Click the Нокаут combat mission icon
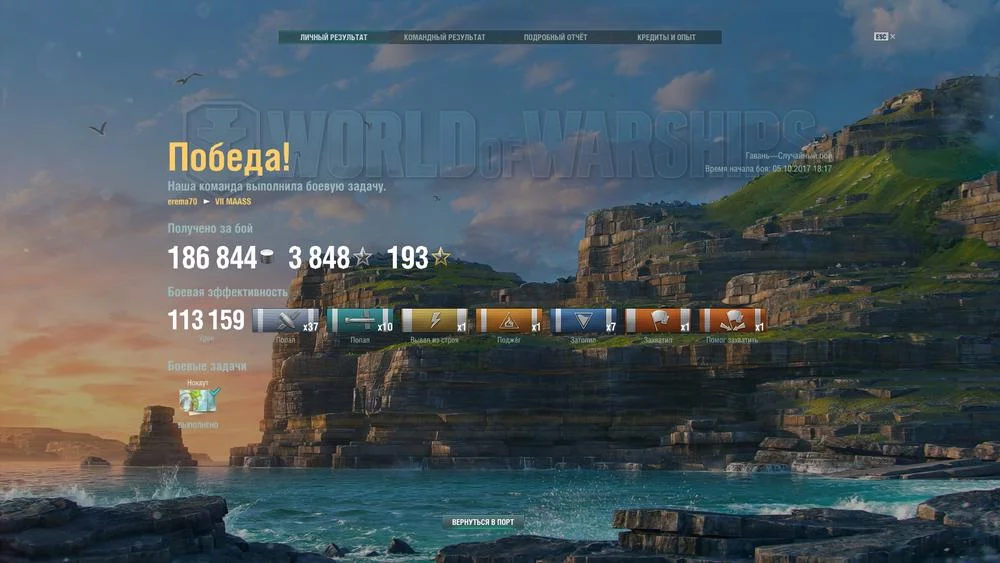 click(199, 401)
